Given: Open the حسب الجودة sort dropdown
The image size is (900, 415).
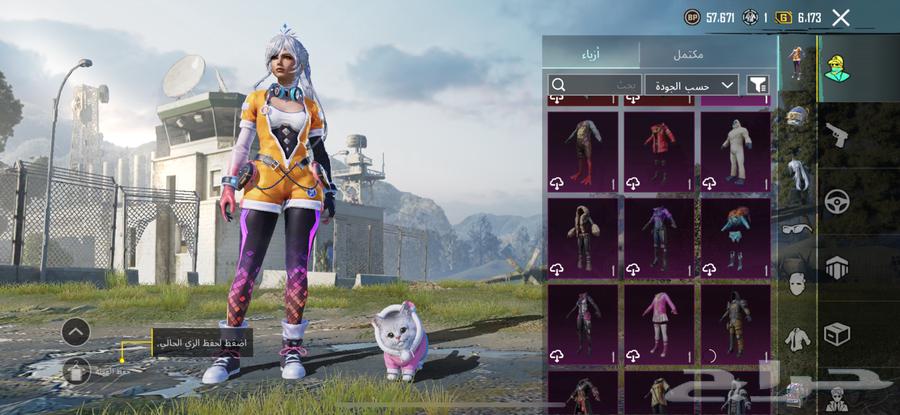Looking at the screenshot, I should [691, 85].
